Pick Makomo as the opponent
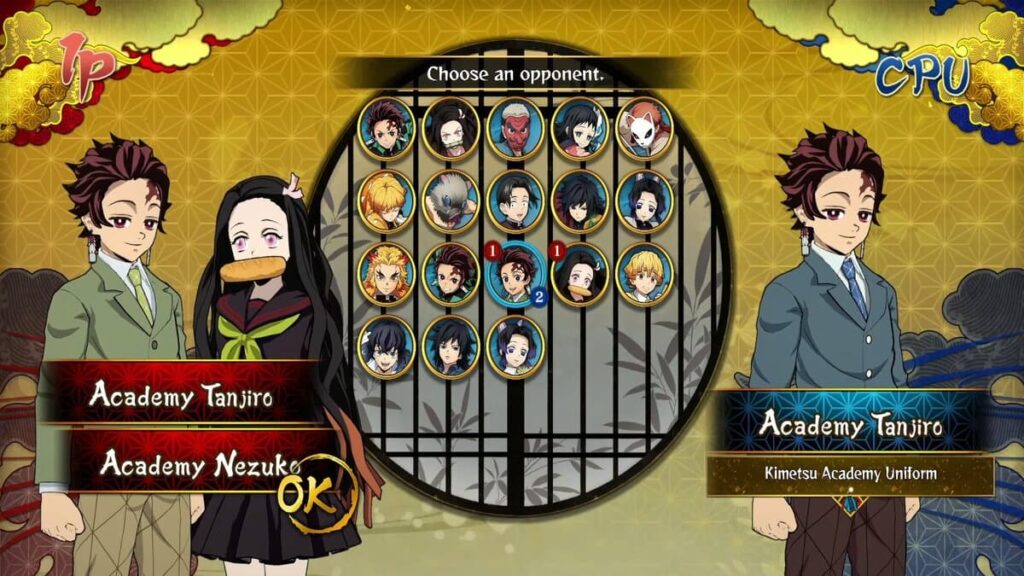 tap(580, 128)
